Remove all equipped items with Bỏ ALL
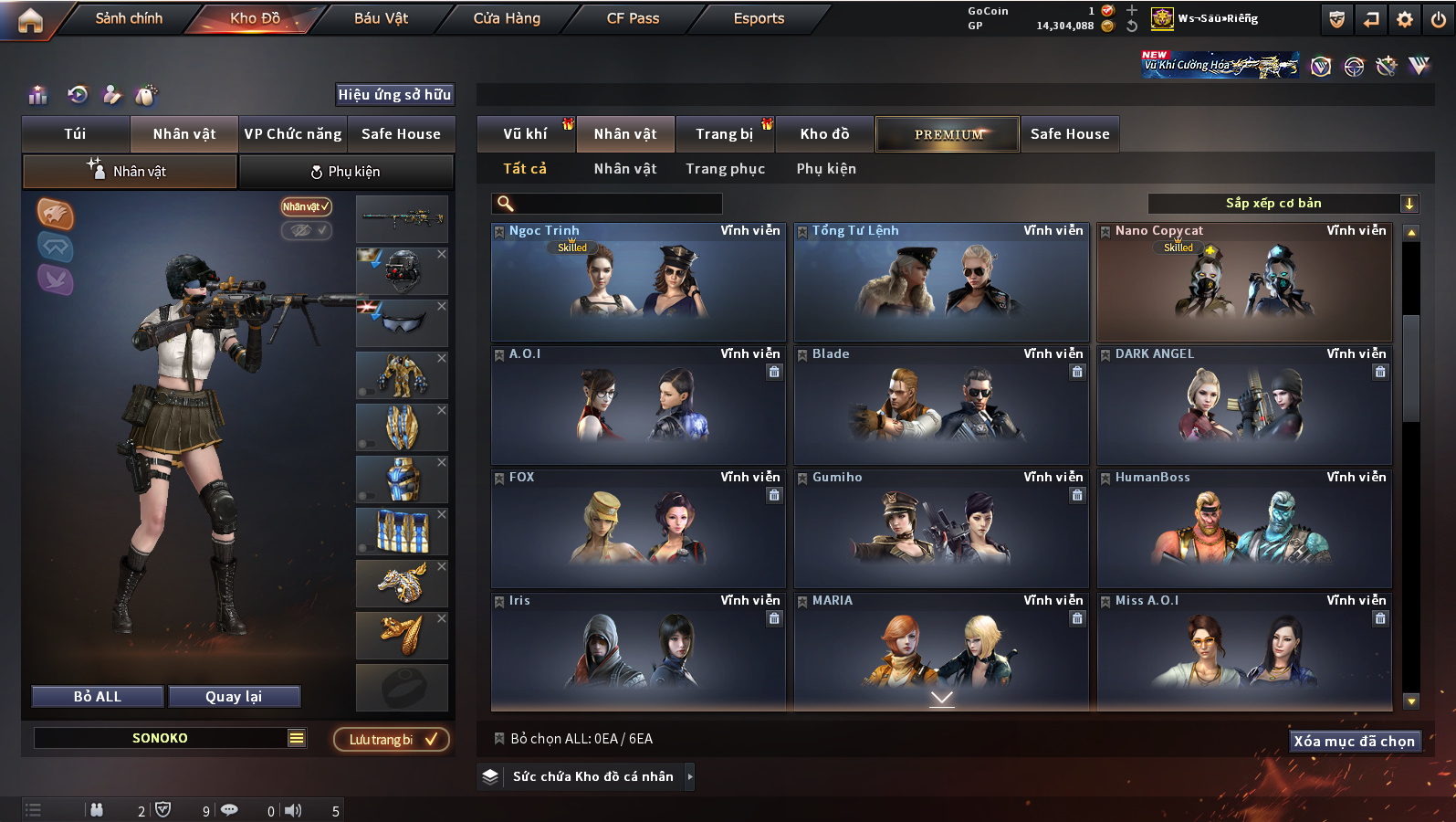The image size is (1456, 822). pyautogui.click(x=98, y=697)
